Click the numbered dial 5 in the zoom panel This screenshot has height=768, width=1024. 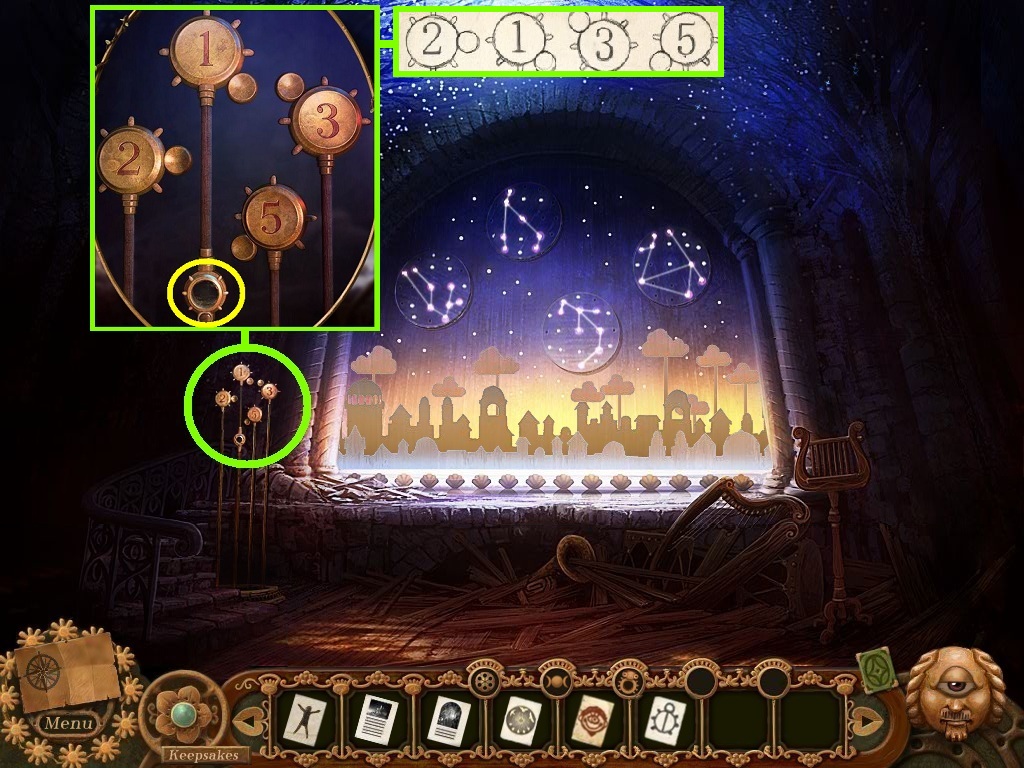[272, 217]
